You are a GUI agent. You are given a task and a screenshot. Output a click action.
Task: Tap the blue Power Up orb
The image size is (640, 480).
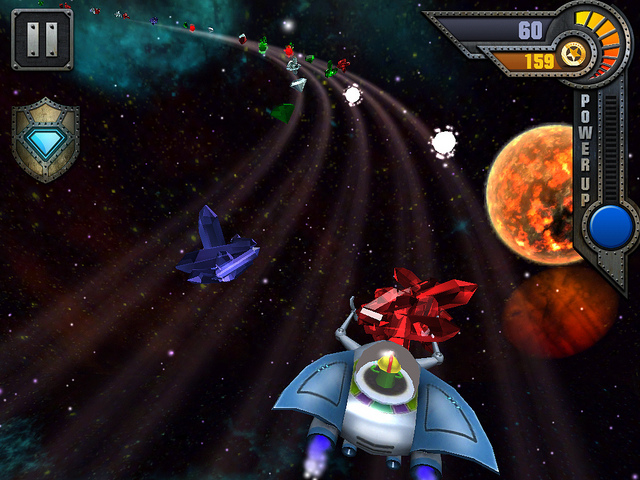point(610,226)
